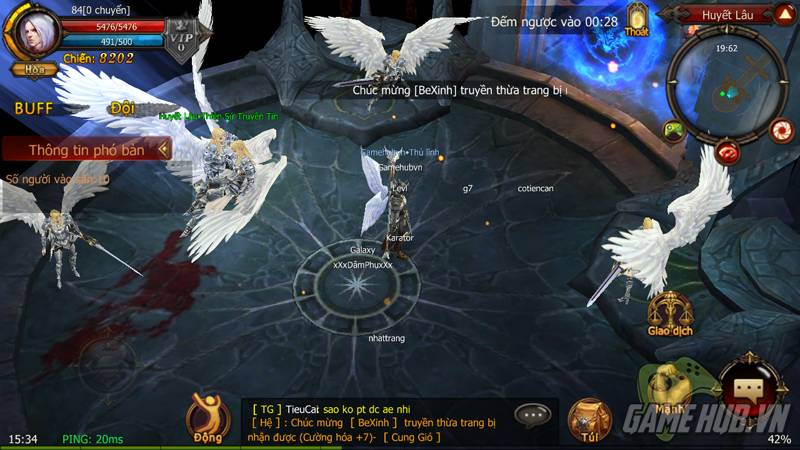Tap the VIP 0 badge

pos(182,40)
